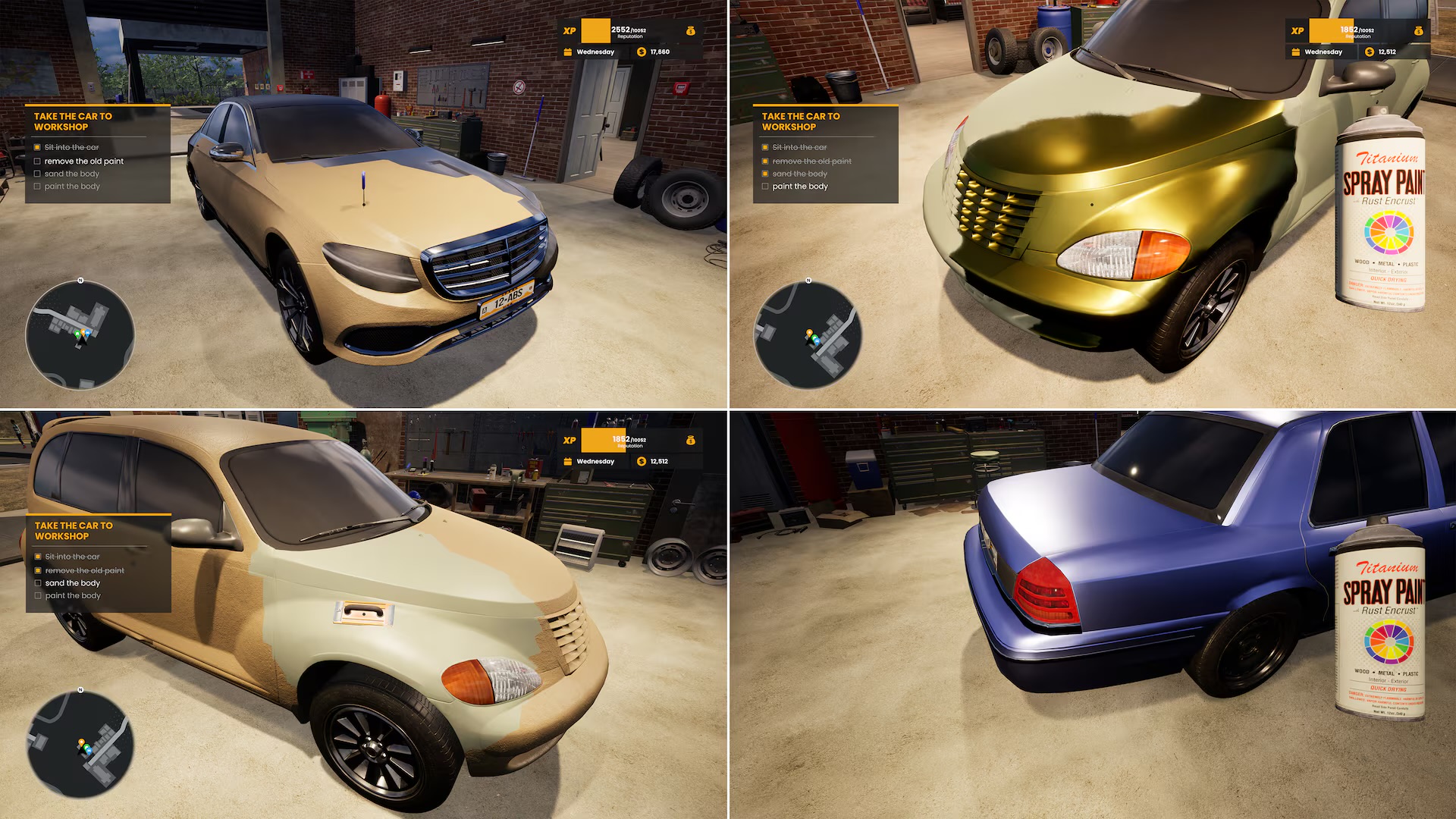1456x819 pixels.
Task: Click the calendar icon in the upper-right quadrant HUD
Action: click(x=1296, y=52)
